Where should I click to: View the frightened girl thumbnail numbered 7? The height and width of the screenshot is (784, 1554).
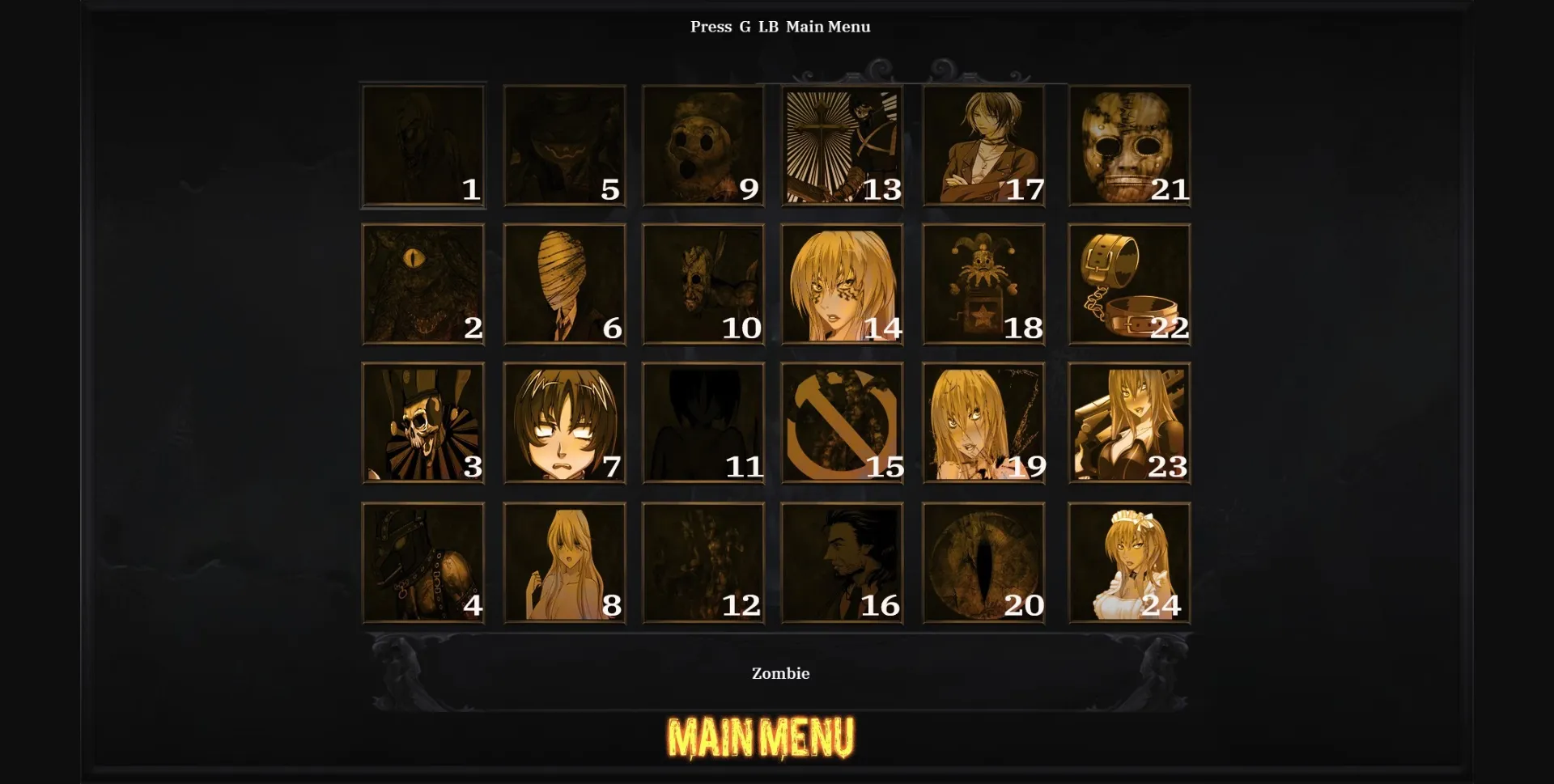[x=563, y=423]
